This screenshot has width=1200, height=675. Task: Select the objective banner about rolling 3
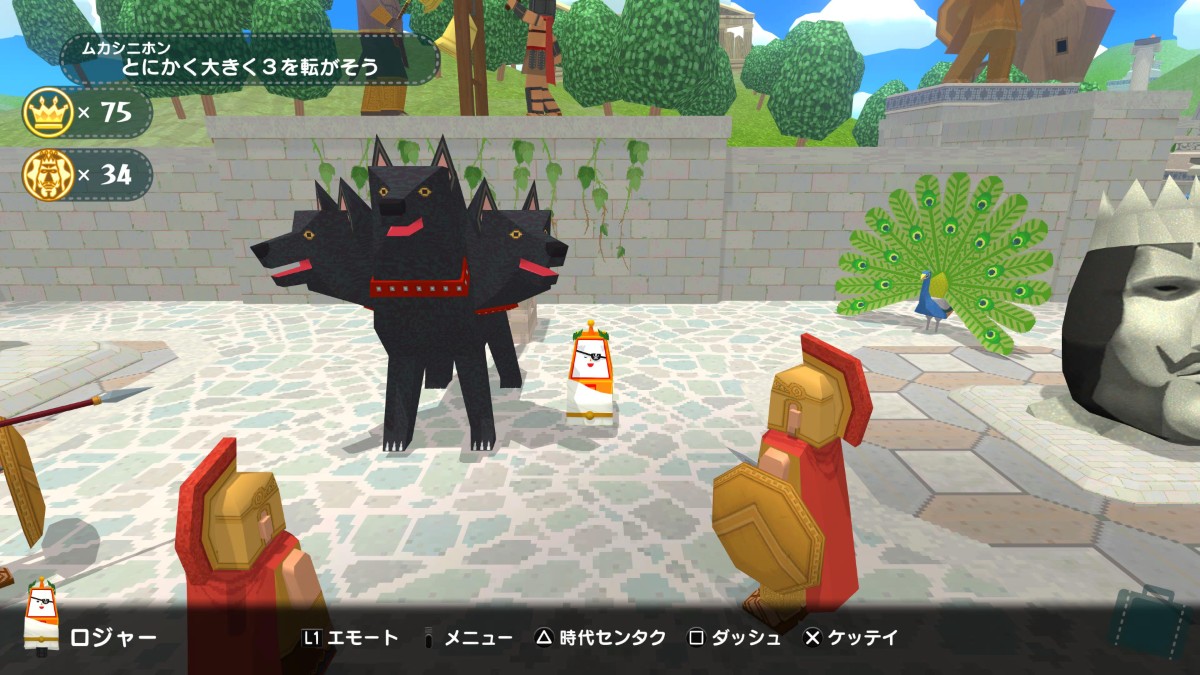click(250, 59)
